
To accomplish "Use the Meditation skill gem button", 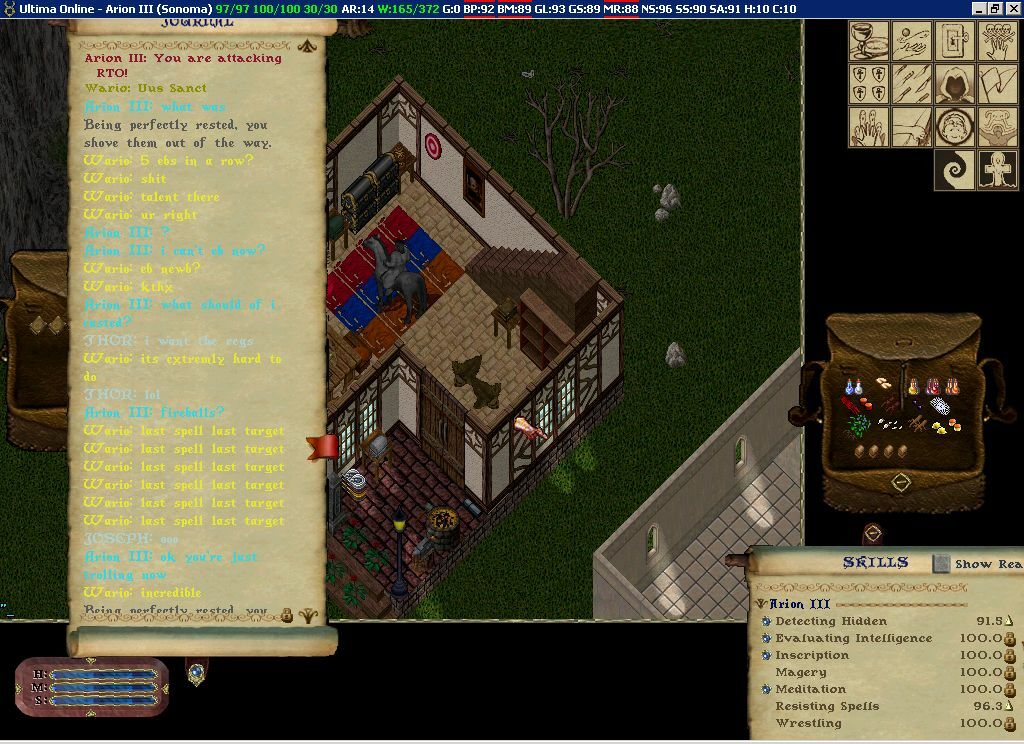I will point(765,689).
